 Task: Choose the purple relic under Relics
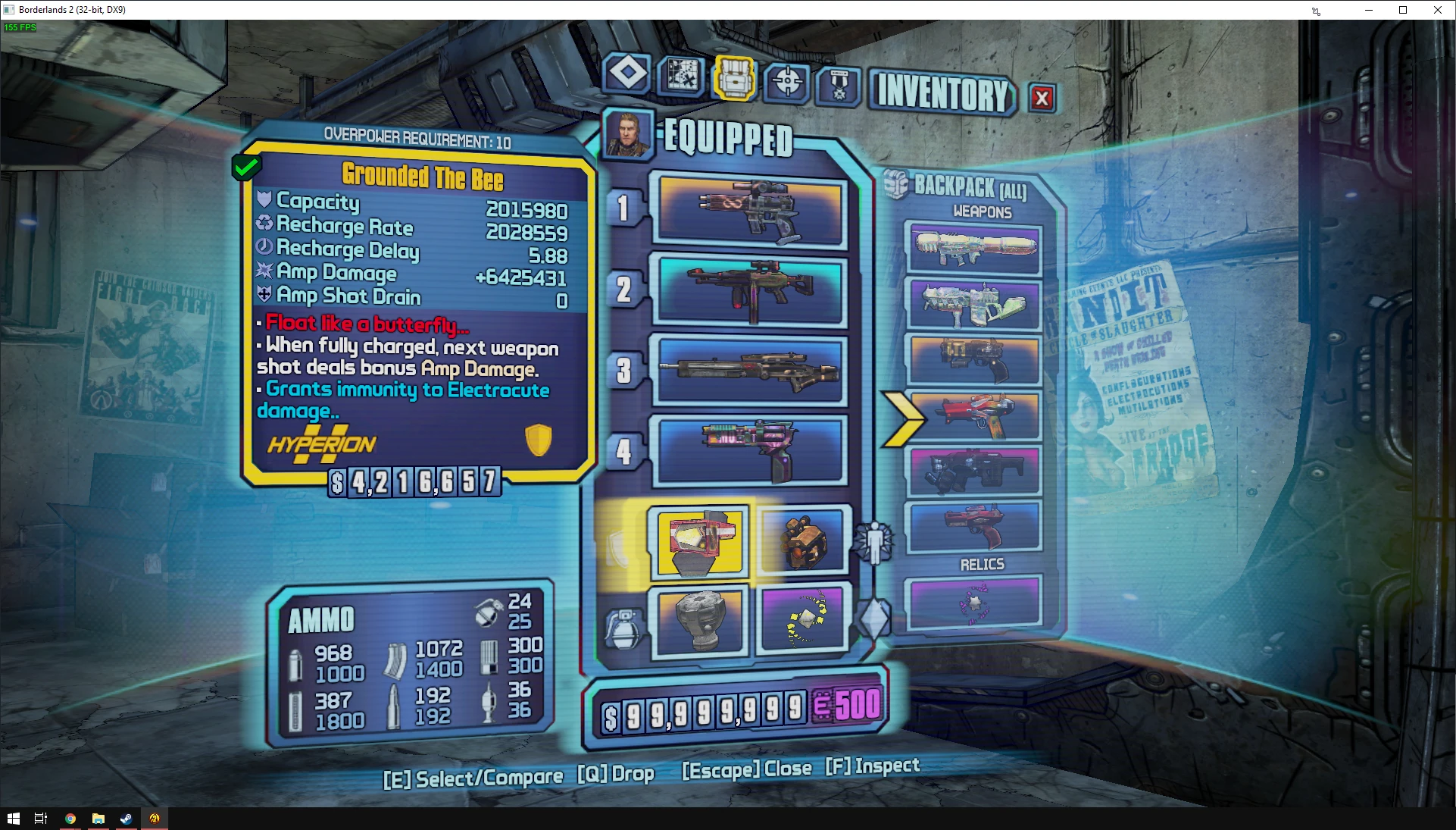tap(975, 603)
